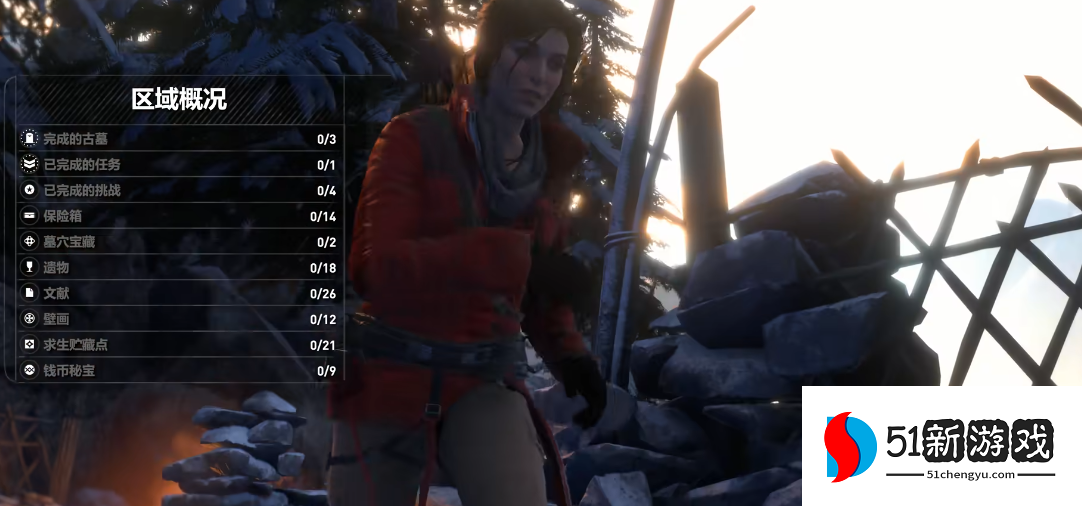Select the 保险箱 list row
This screenshot has height=506, width=1082.
[180, 216]
